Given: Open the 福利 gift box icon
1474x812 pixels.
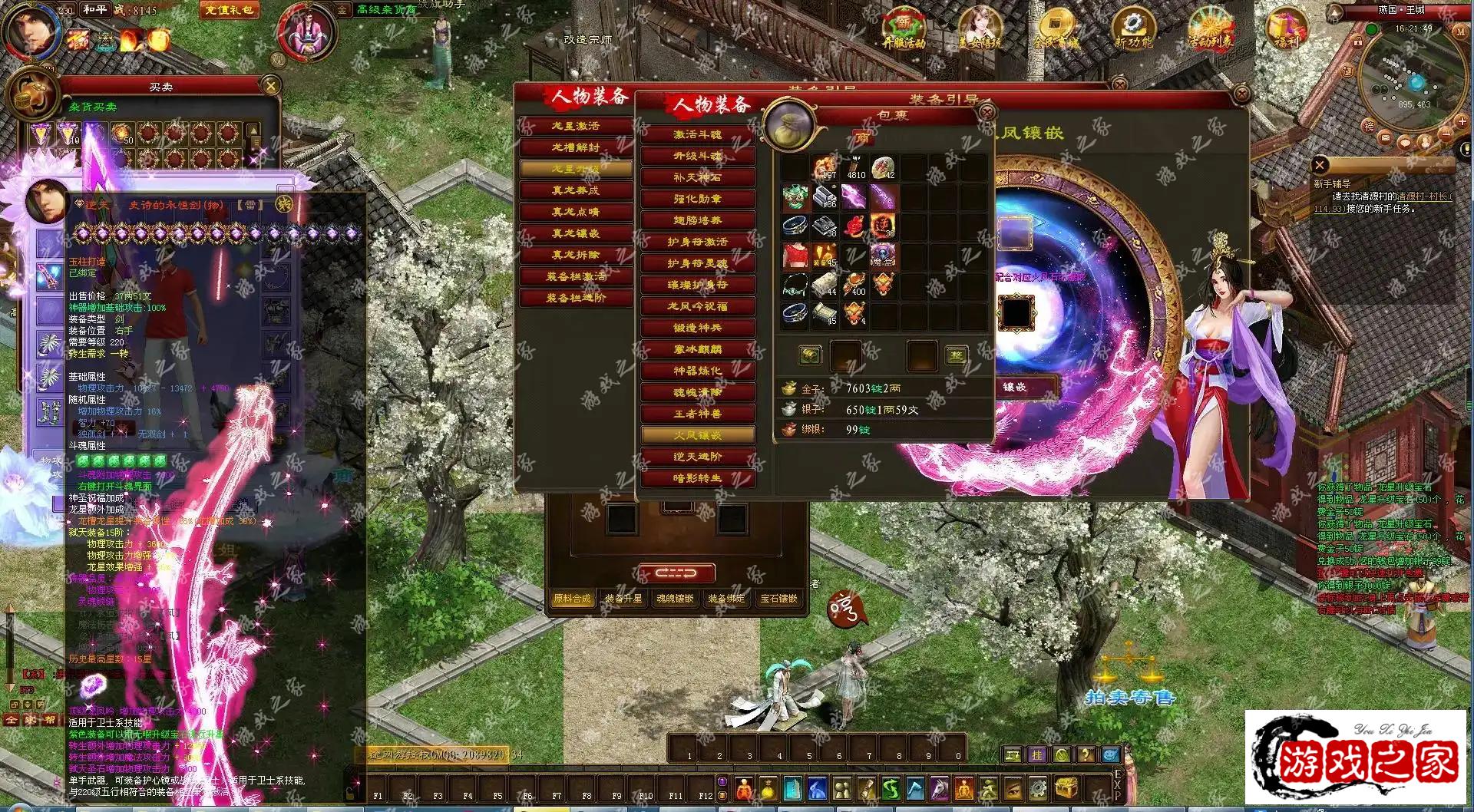Looking at the screenshot, I should tap(1287, 28).
